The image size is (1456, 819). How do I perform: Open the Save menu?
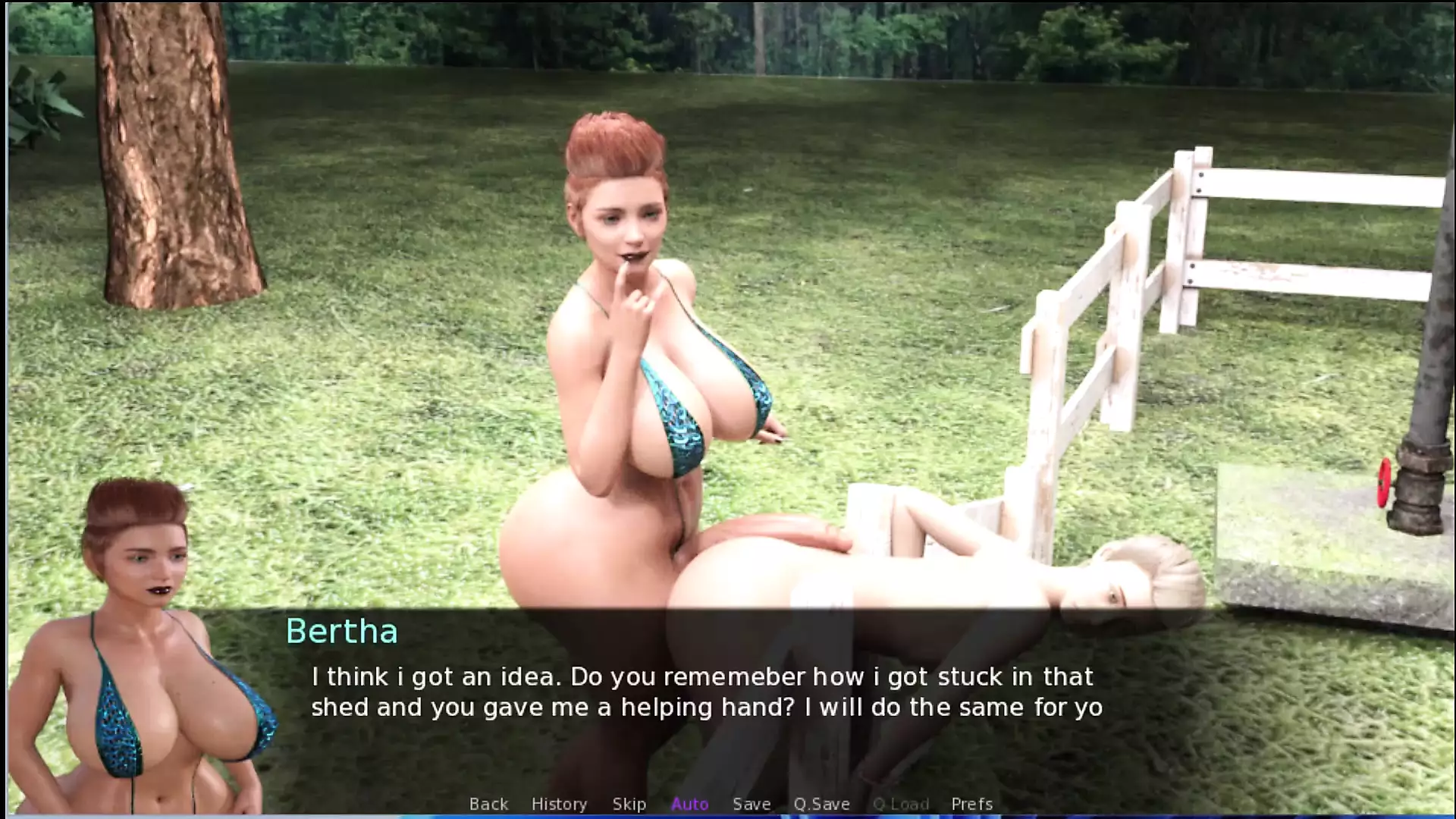[x=751, y=804]
